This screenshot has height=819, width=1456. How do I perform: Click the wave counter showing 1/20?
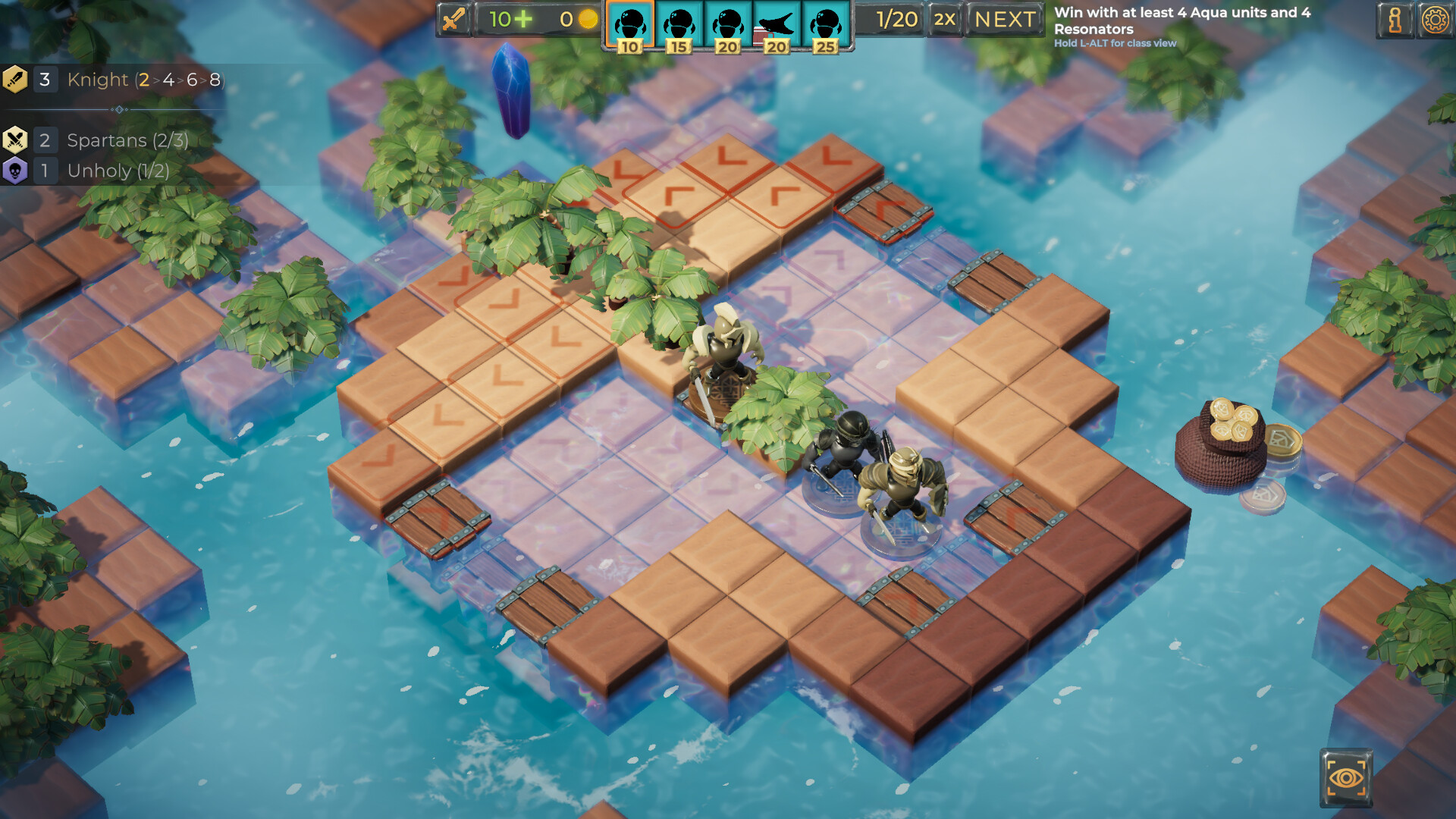pos(897,20)
